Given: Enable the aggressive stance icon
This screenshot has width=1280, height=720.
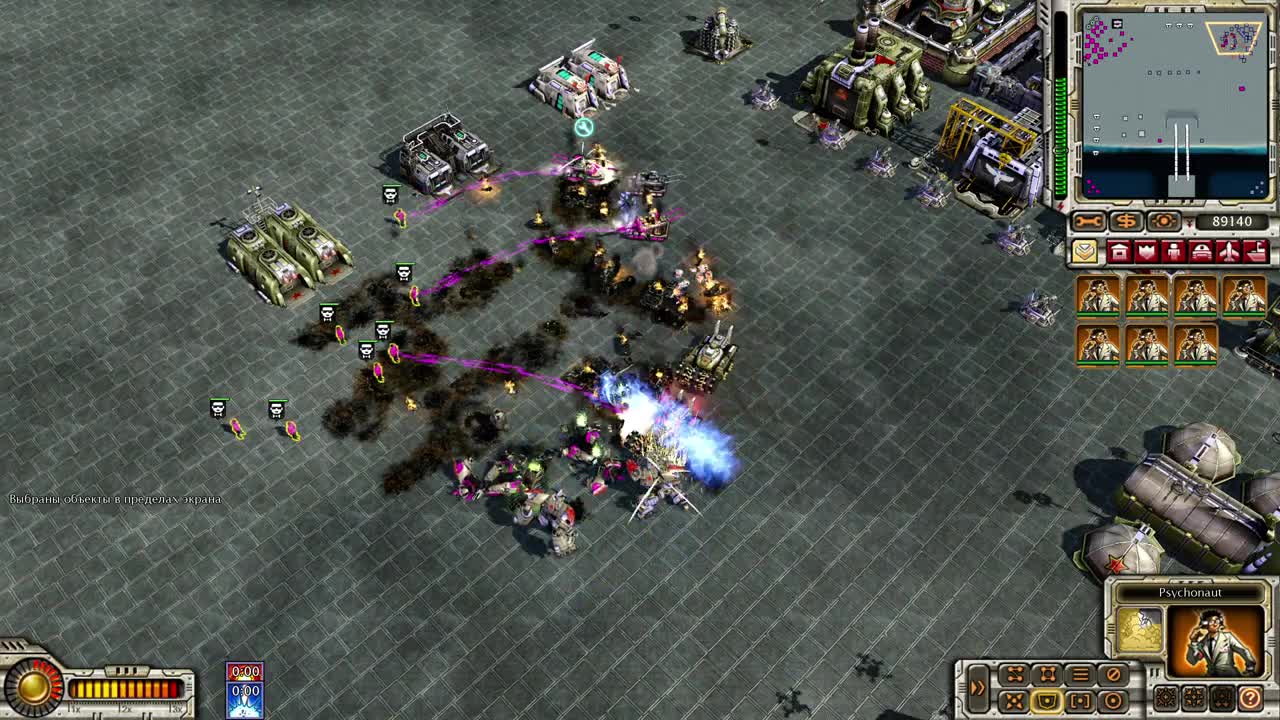Looking at the screenshot, I should coord(1015,700).
